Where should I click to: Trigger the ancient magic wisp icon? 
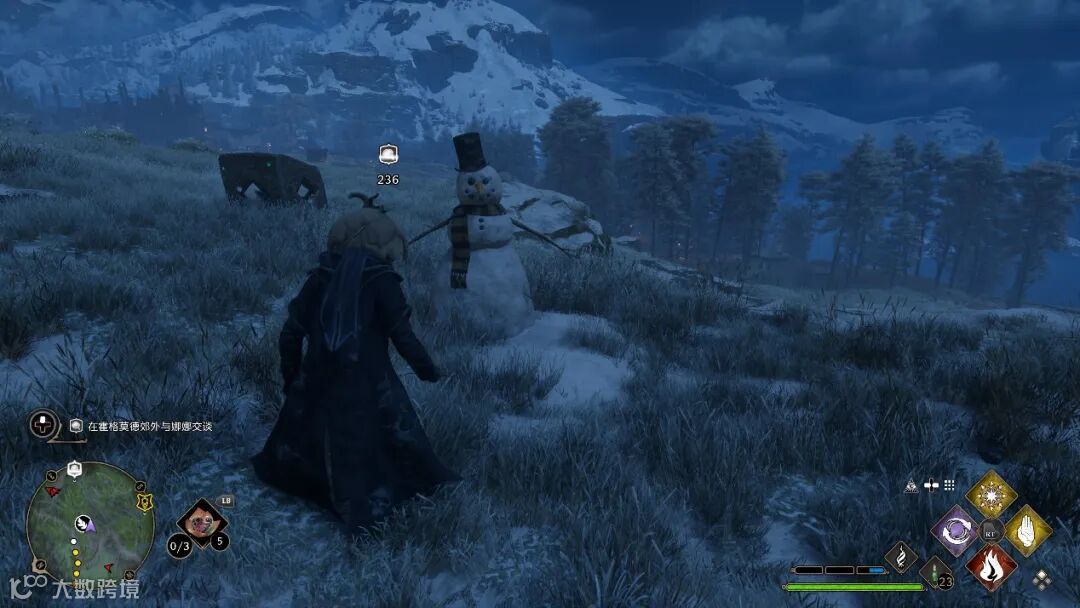click(900, 557)
